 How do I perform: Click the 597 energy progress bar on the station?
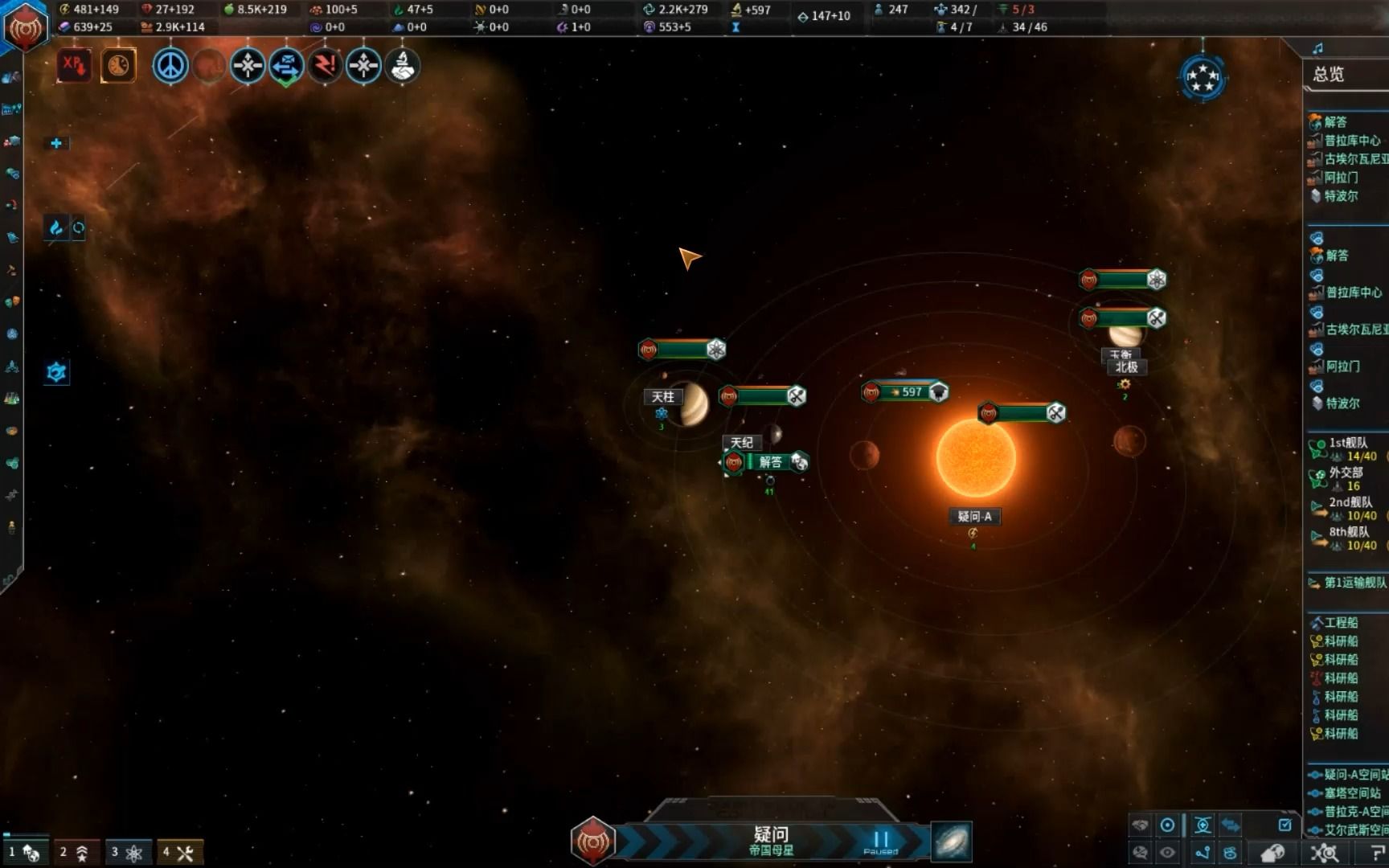908,392
